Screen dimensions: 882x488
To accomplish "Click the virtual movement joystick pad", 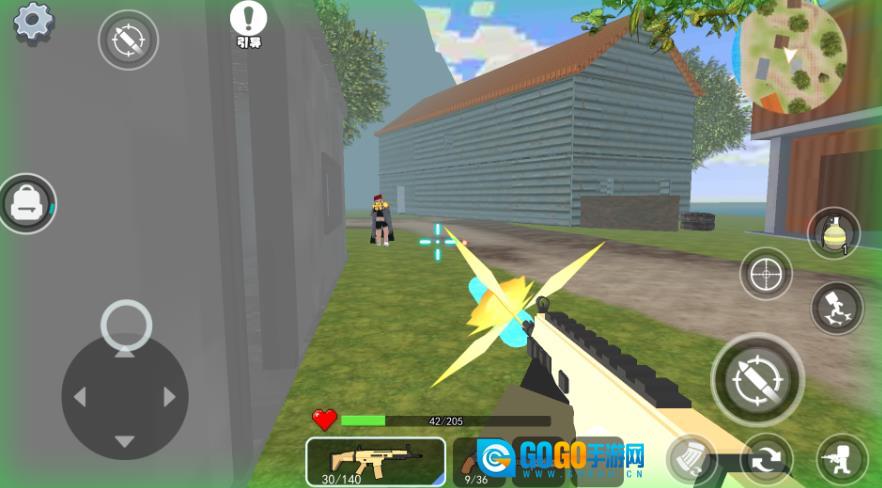I will coord(125,396).
